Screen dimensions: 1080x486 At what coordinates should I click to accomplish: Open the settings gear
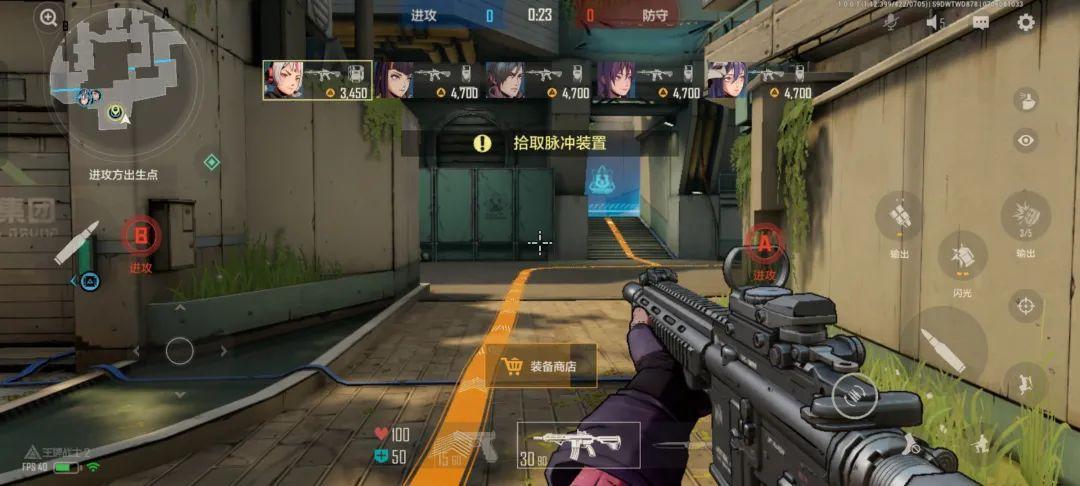pos(1025,23)
